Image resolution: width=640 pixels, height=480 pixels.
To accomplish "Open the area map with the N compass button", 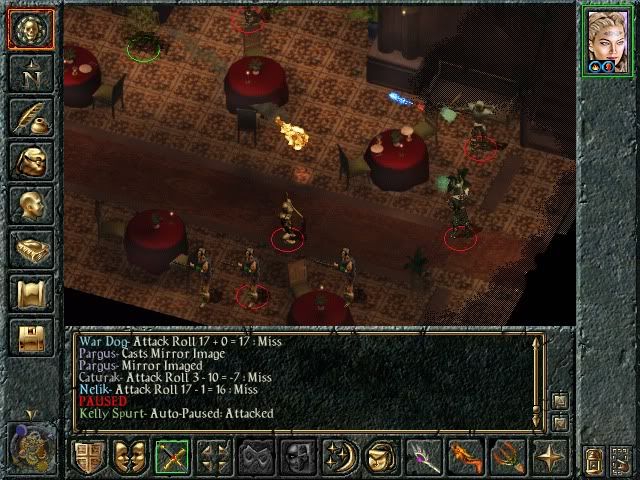I will coord(30,72).
